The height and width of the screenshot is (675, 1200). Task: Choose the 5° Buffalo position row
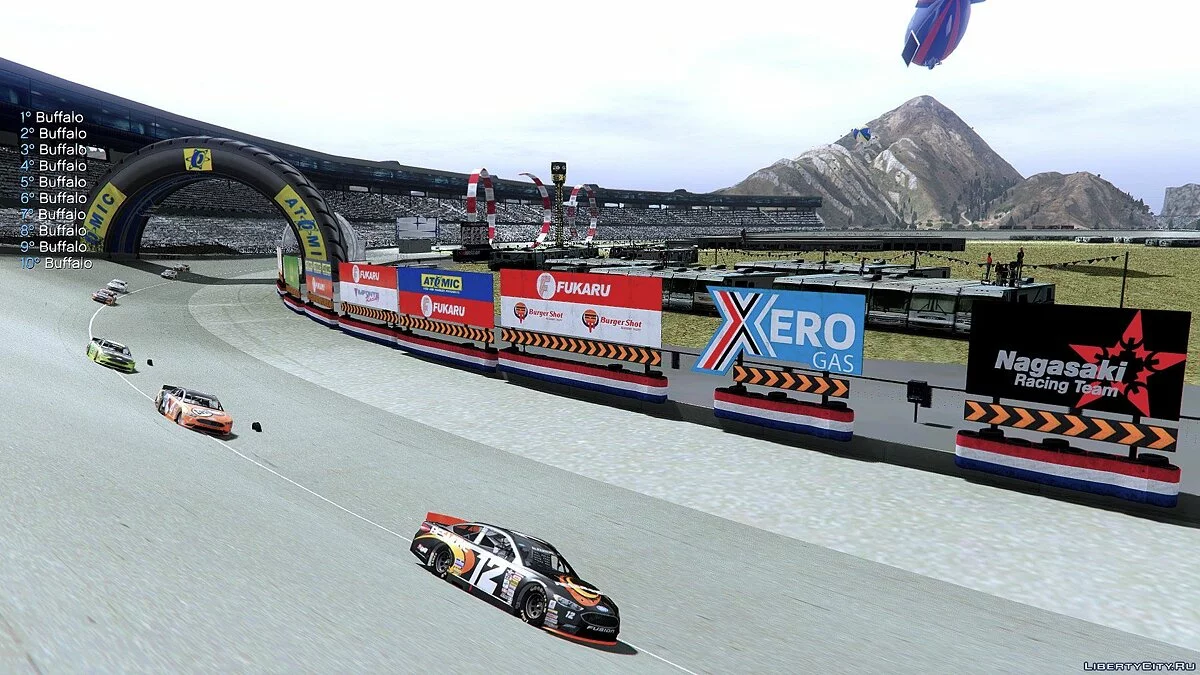[53, 182]
